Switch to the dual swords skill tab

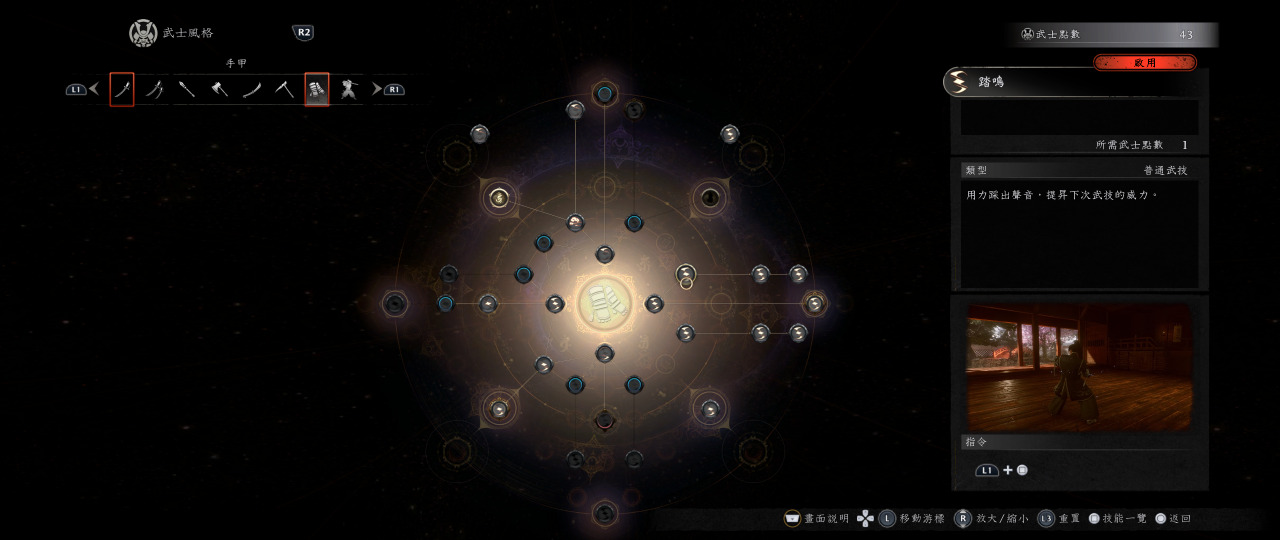tap(155, 90)
